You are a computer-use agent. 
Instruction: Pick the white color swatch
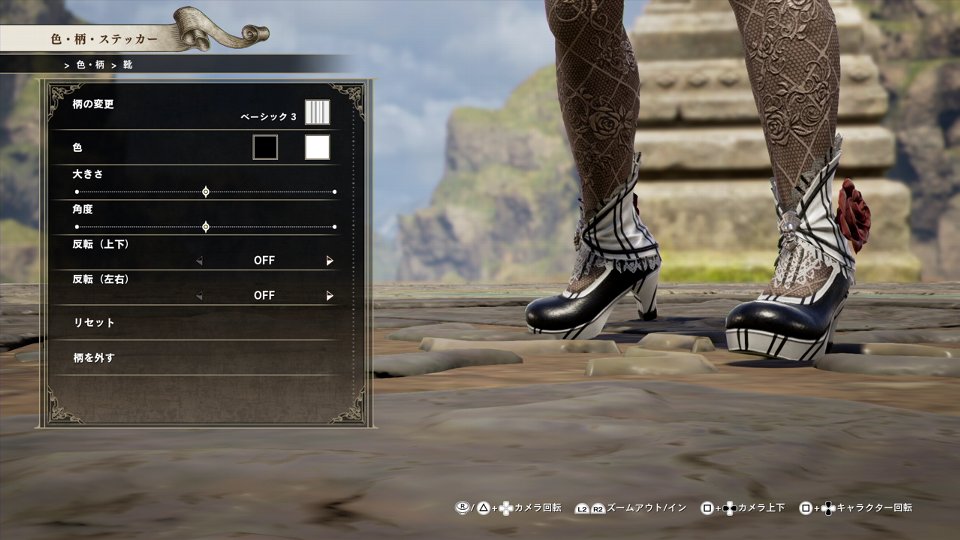tap(317, 148)
